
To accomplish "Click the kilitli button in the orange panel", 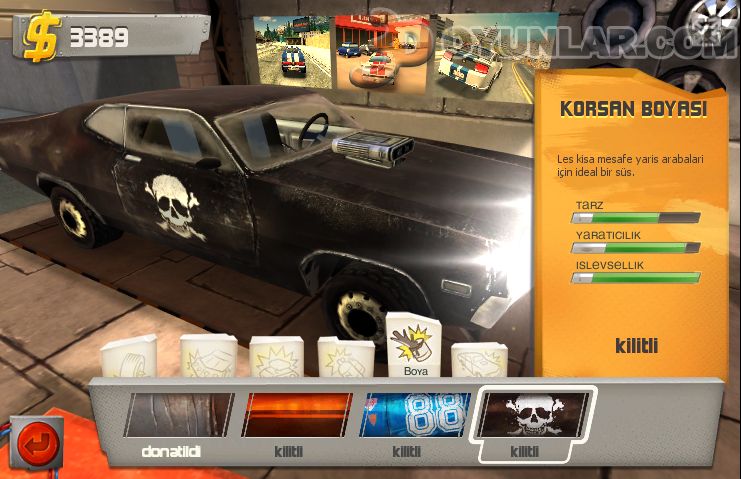I will pyautogui.click(x=636, y=347).
